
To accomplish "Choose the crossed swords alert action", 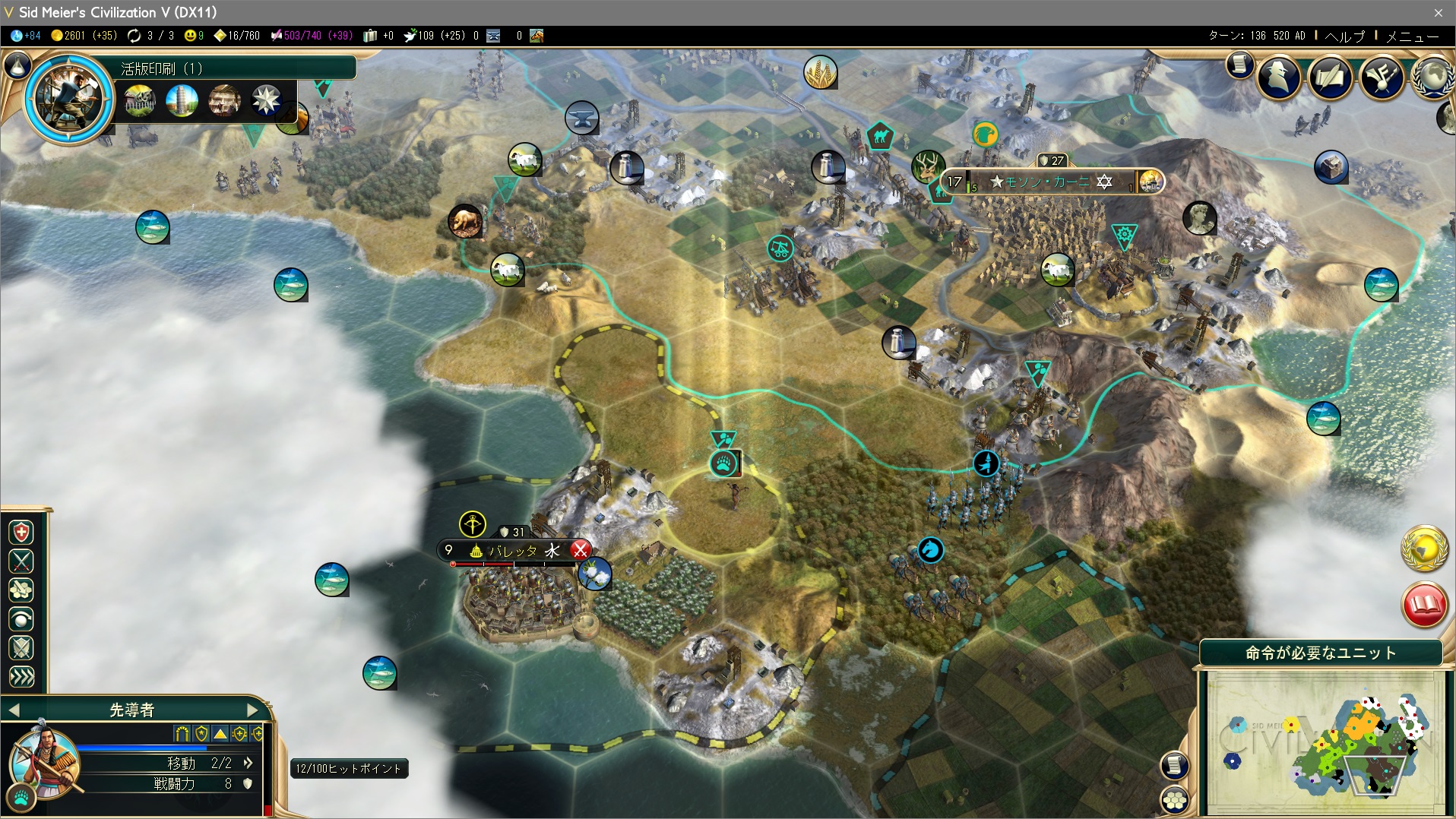I will click(x=21, y=561).
